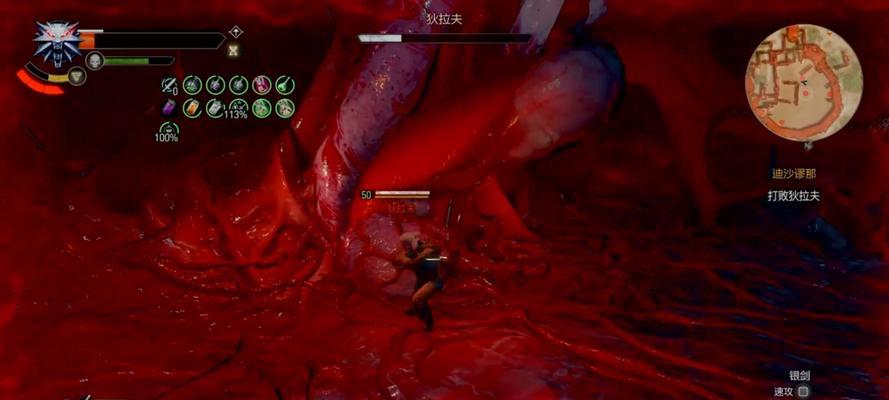
Task: Select the buff icon showing 113%
Action: [238, 108]
